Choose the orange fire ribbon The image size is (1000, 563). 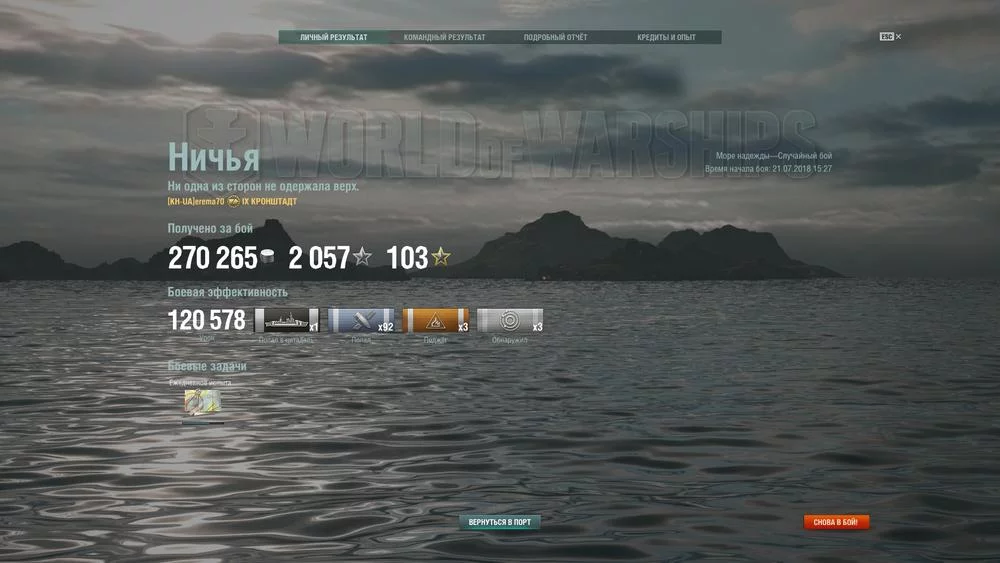point(436,321)
